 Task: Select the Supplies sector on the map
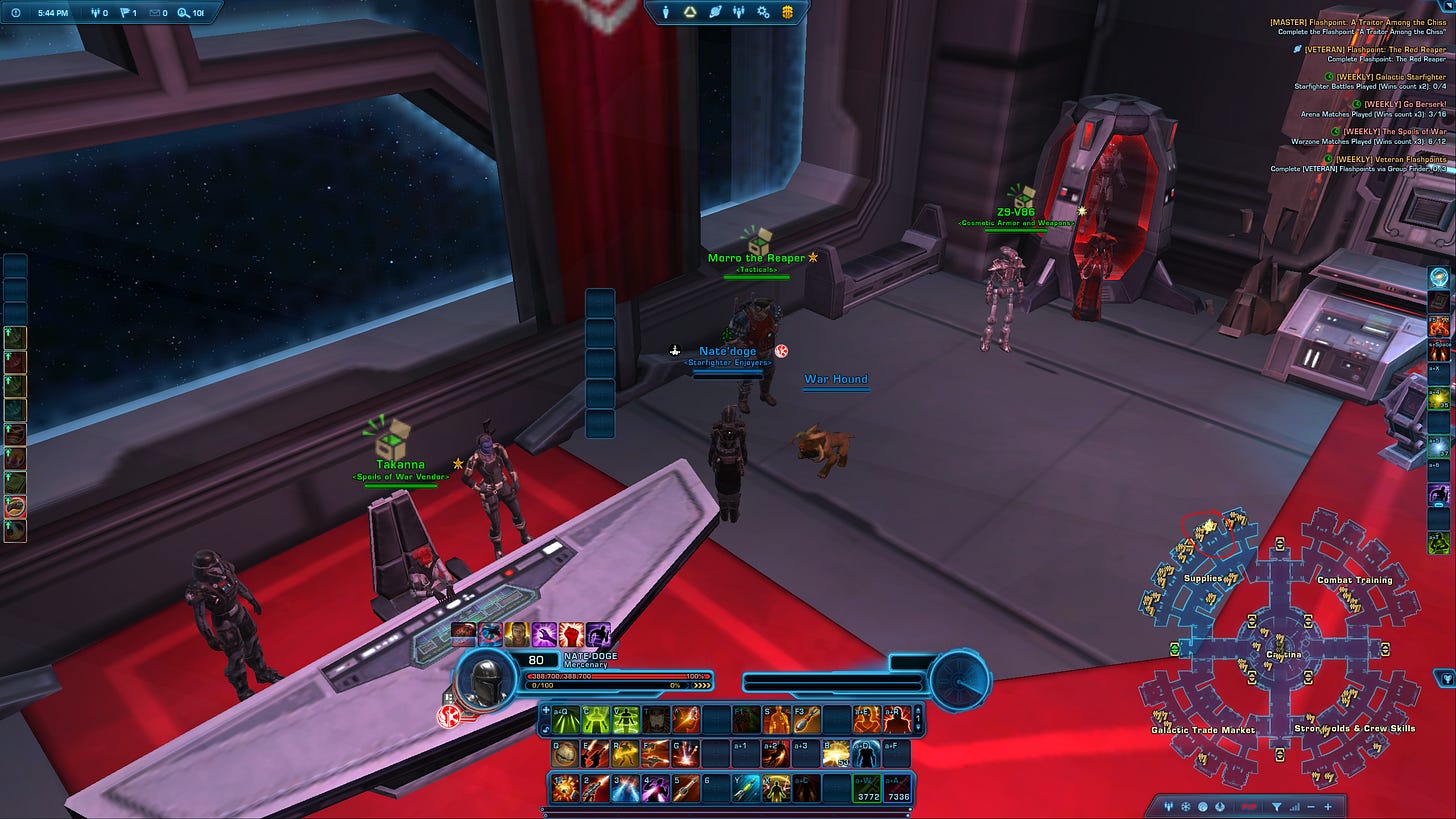(1203, 578)
